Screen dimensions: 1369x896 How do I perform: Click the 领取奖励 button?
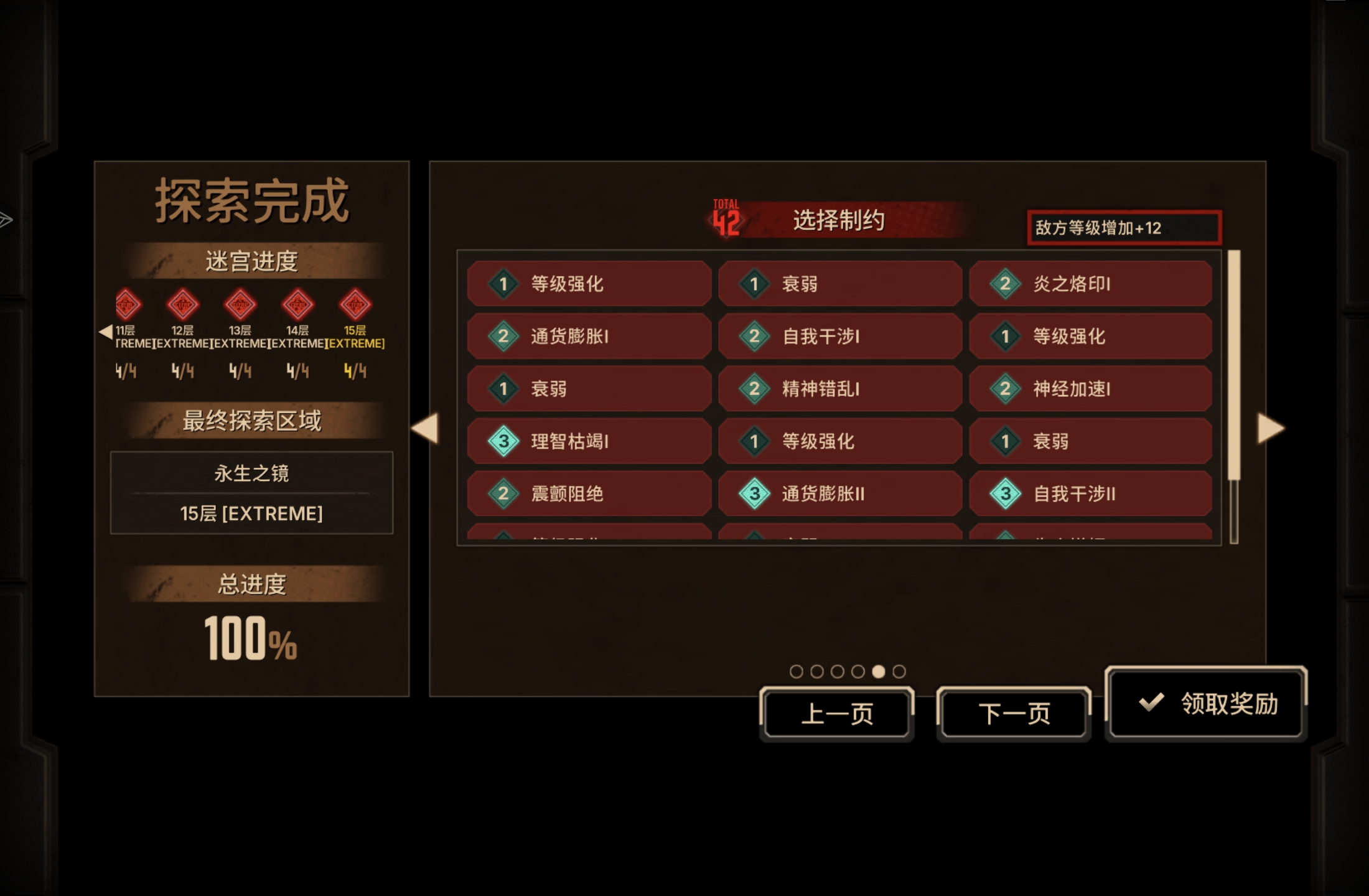point(1207,706)
